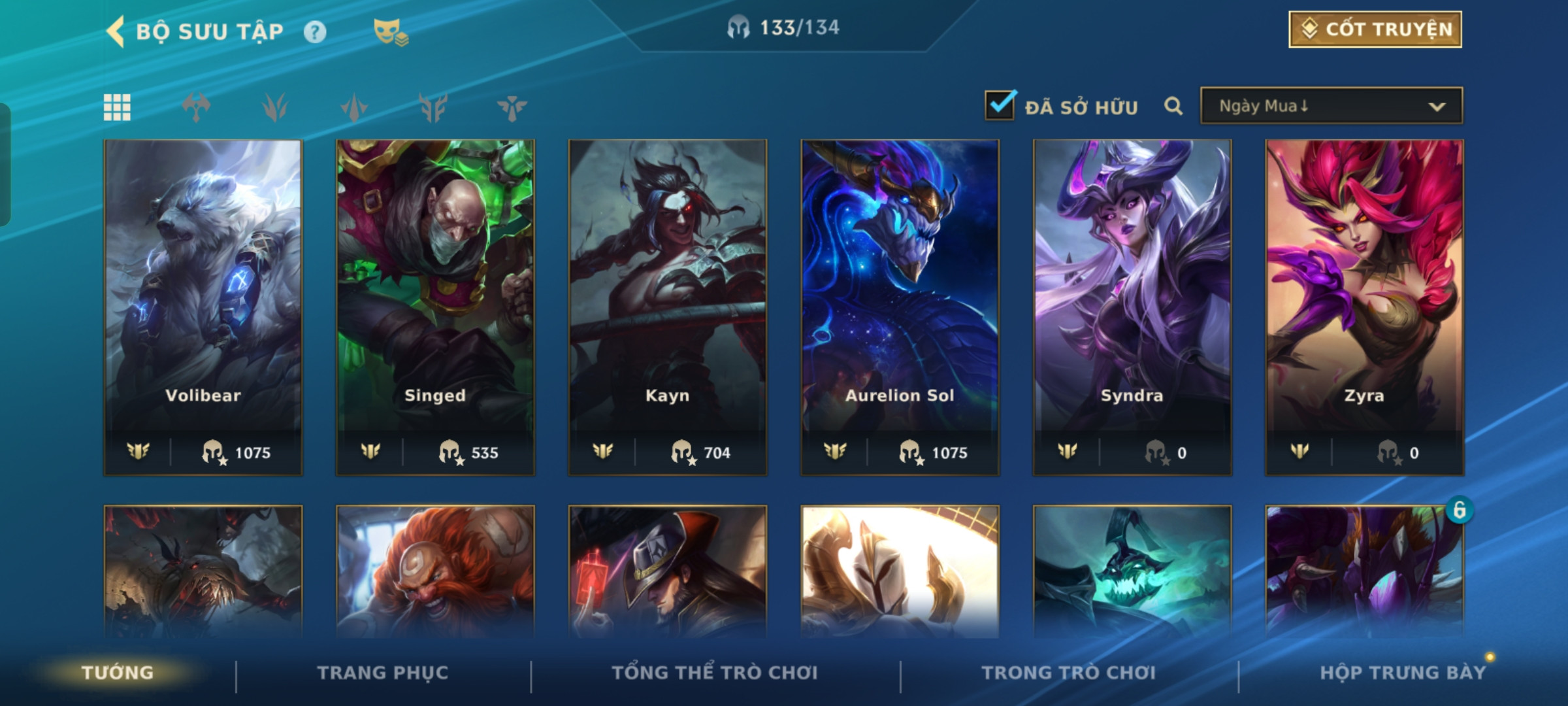Toggle the Đã Sở Hữu checkbox
This screenshot has height=706, width=1568.
(1000, 105)
